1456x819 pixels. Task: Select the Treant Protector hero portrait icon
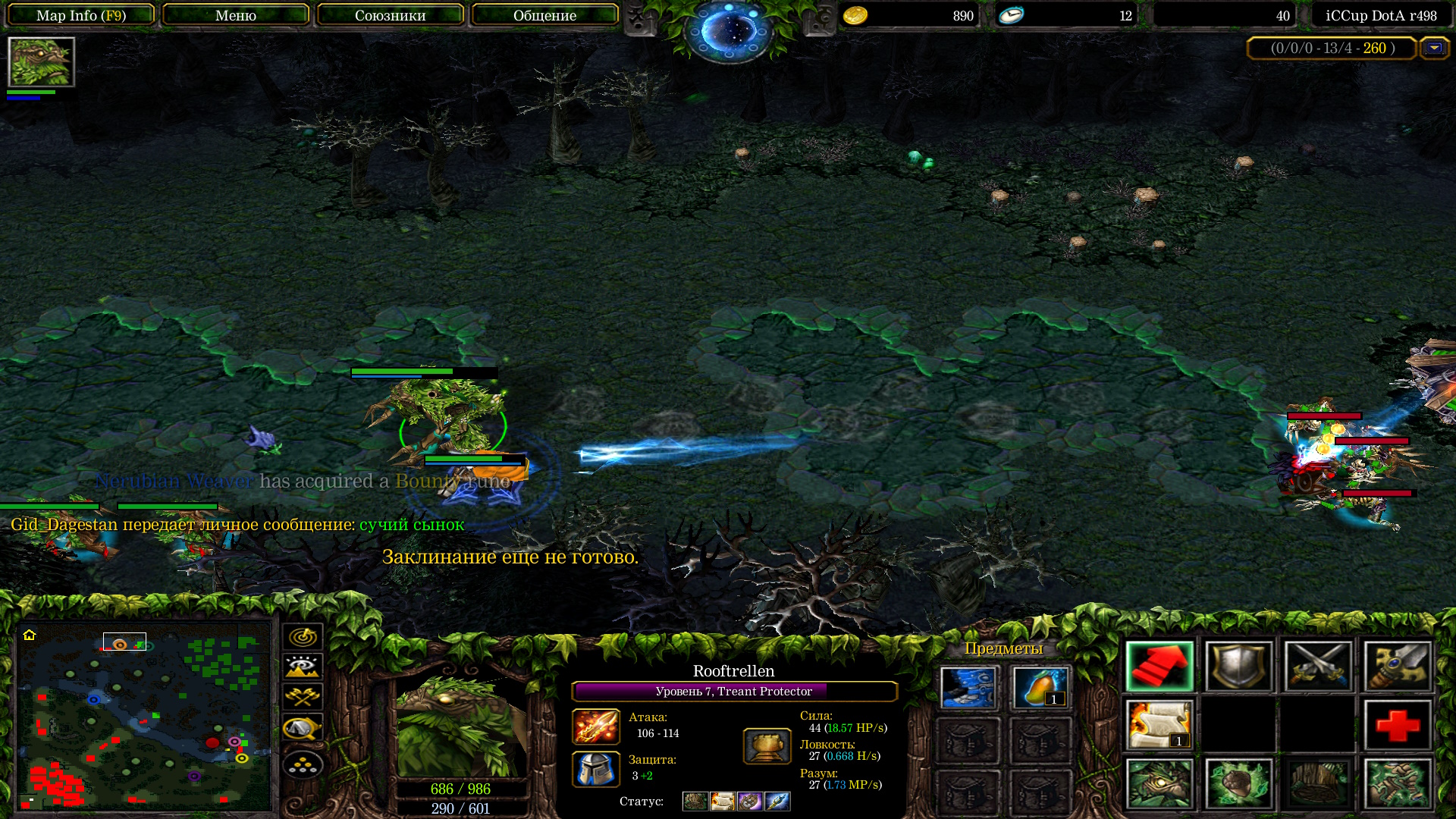pyautogui.click(x=41, y=62)
